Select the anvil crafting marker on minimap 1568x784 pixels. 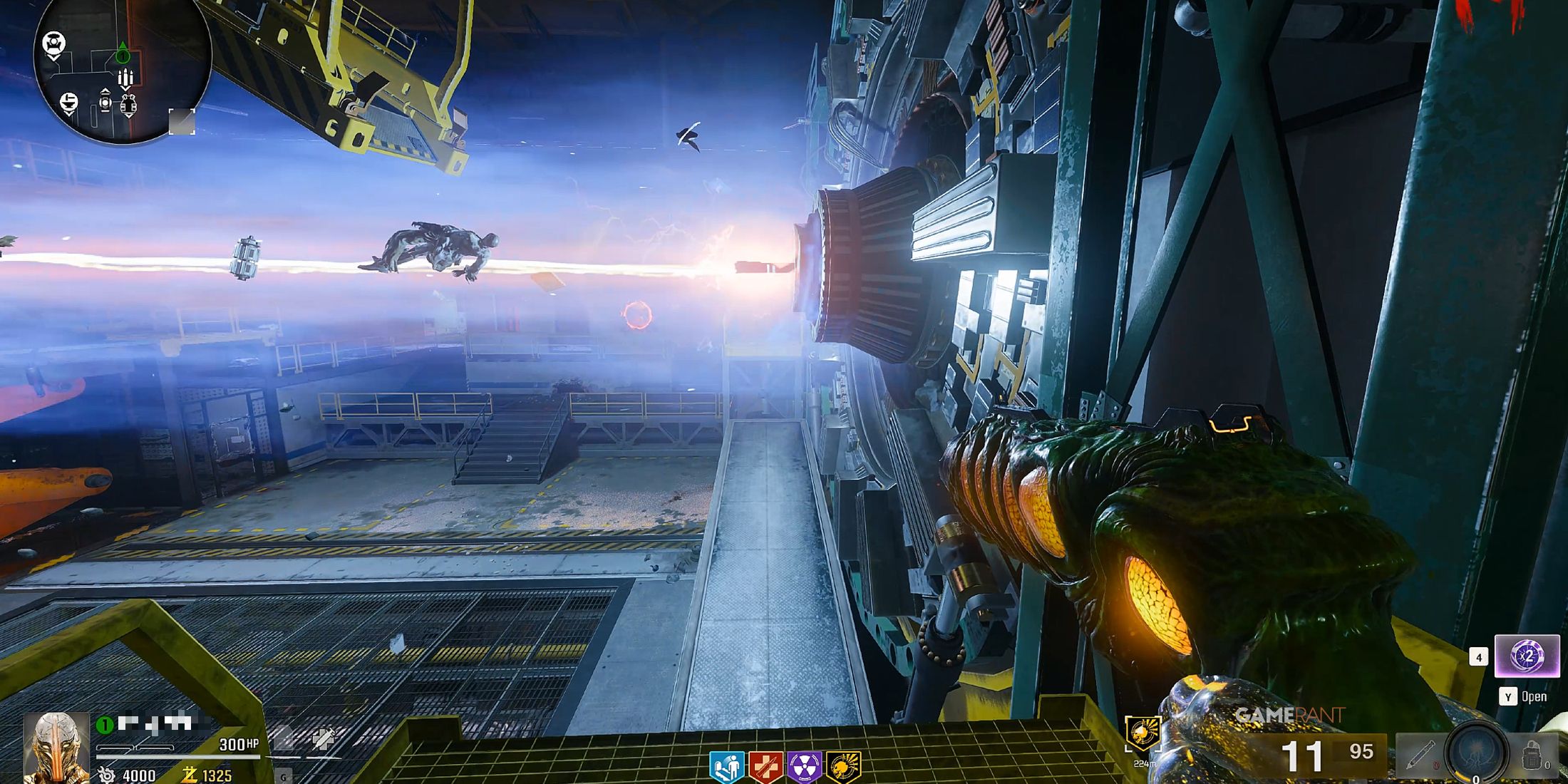(68, 103)
